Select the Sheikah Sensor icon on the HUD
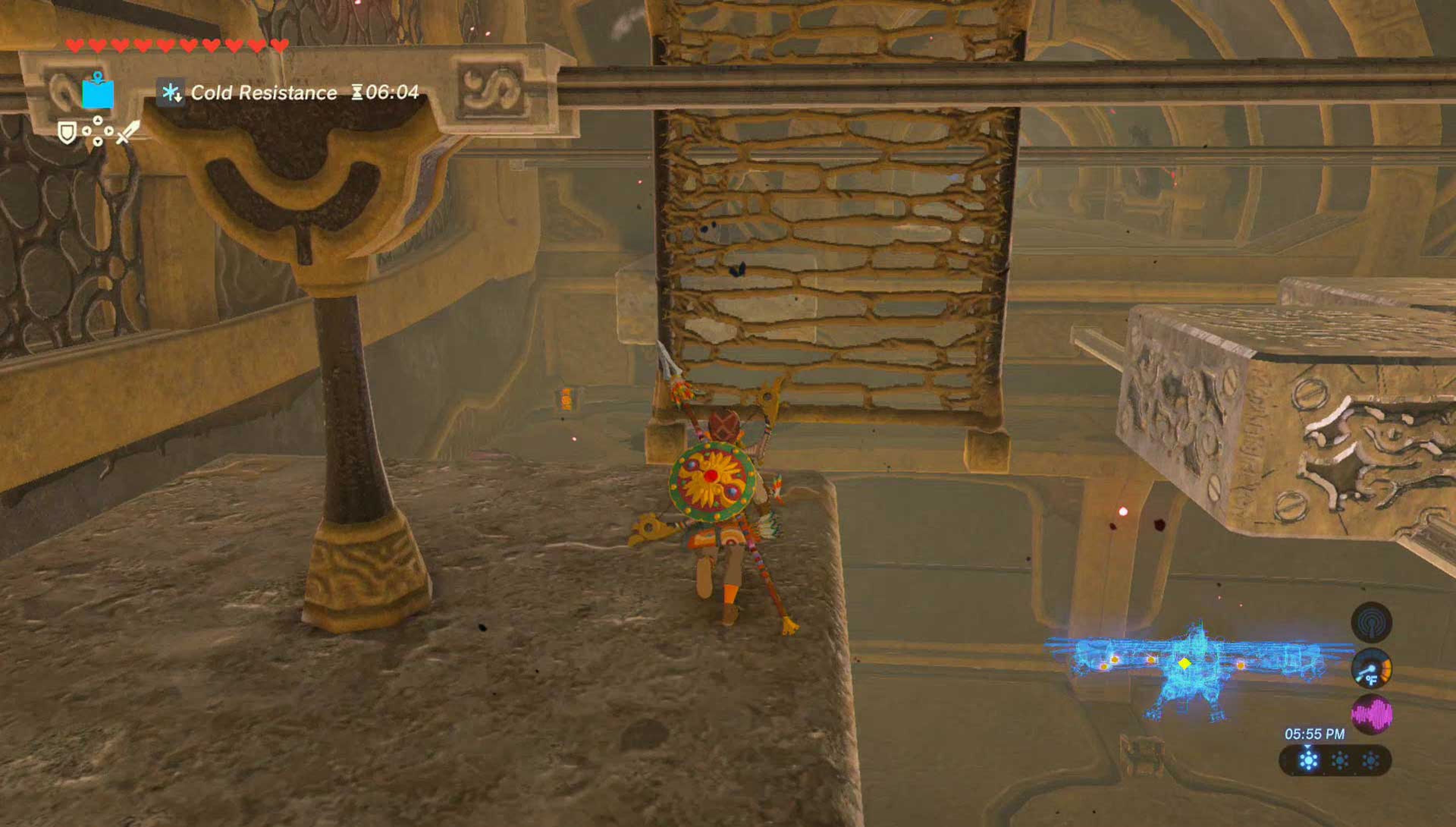Screen dimensions: 1456x827 coord(1372,623)
